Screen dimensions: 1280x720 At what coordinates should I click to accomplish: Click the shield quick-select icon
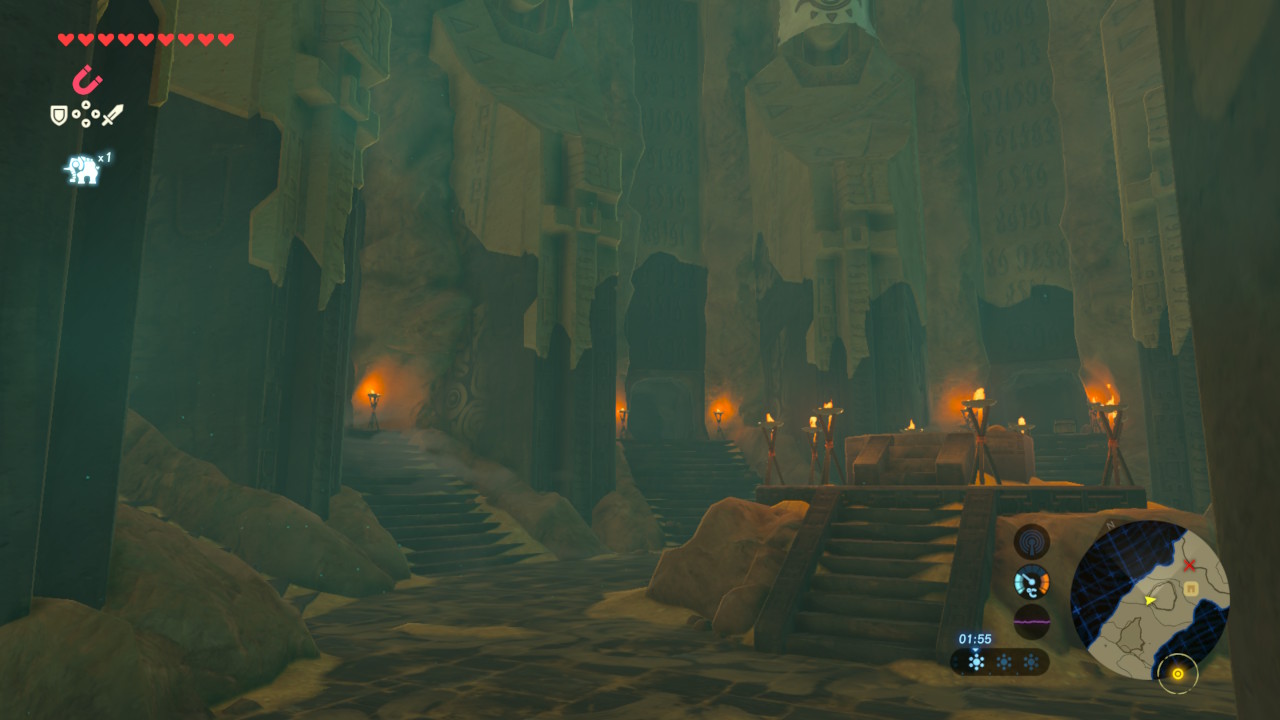pyautogui.click(x=59, y=115)
